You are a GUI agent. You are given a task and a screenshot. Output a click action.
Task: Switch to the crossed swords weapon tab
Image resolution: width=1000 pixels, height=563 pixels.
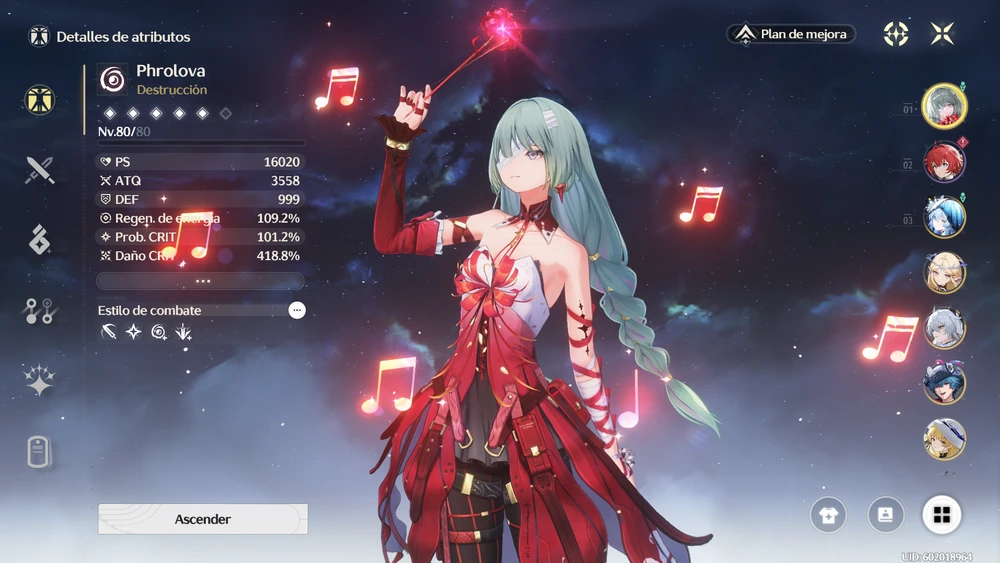point(39,170)
